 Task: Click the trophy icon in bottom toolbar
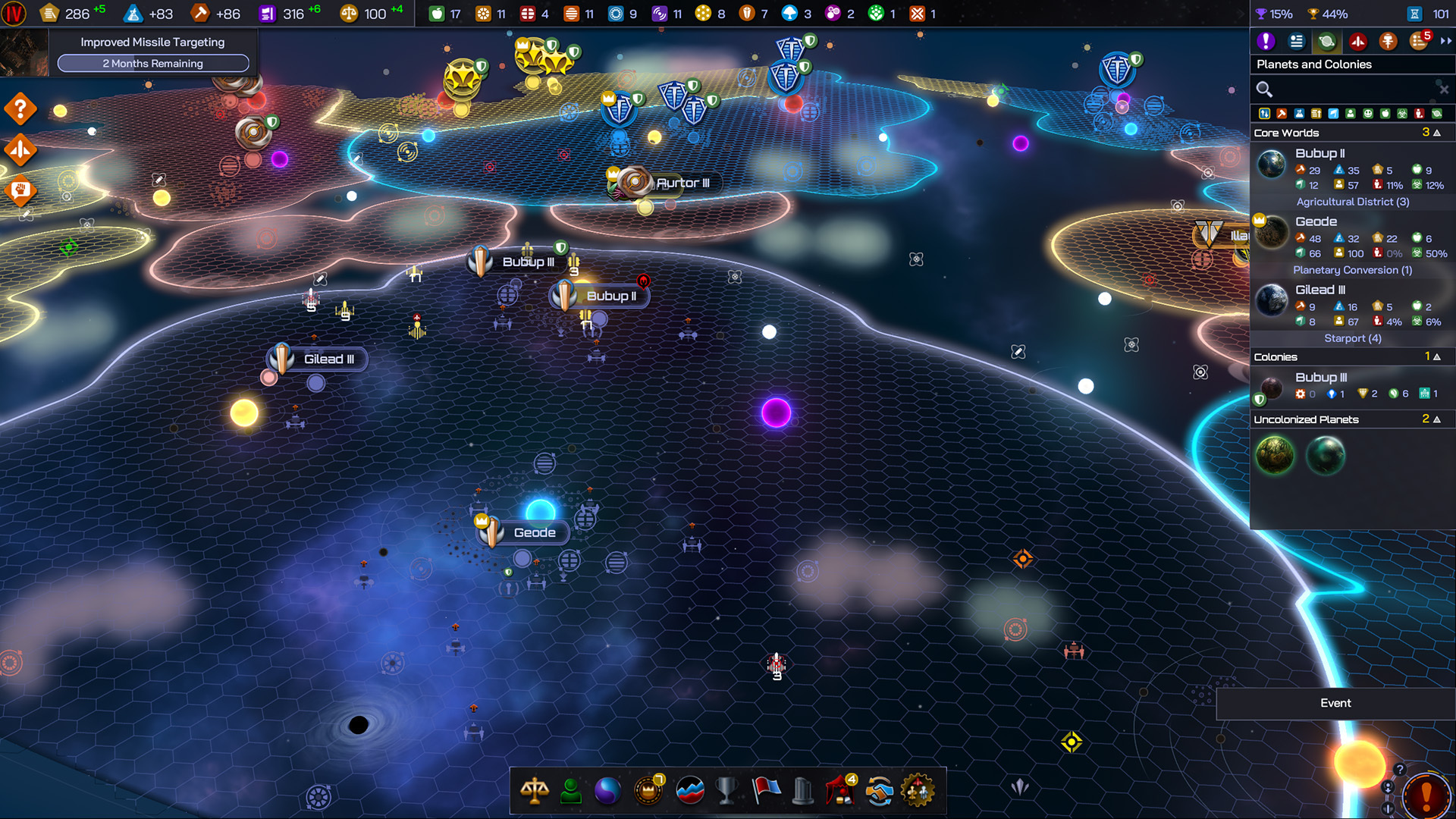pyautogui.click(x=726, y=791)
